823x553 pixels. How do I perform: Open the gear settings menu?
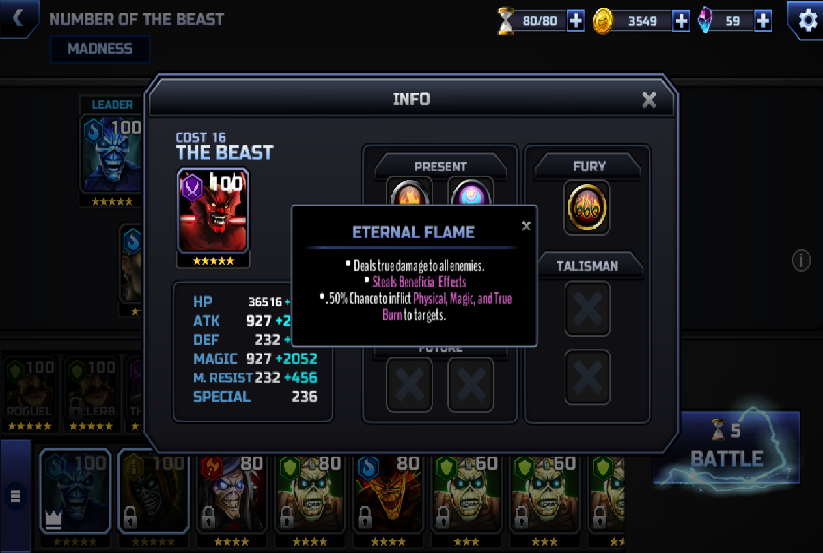[806, 20]
